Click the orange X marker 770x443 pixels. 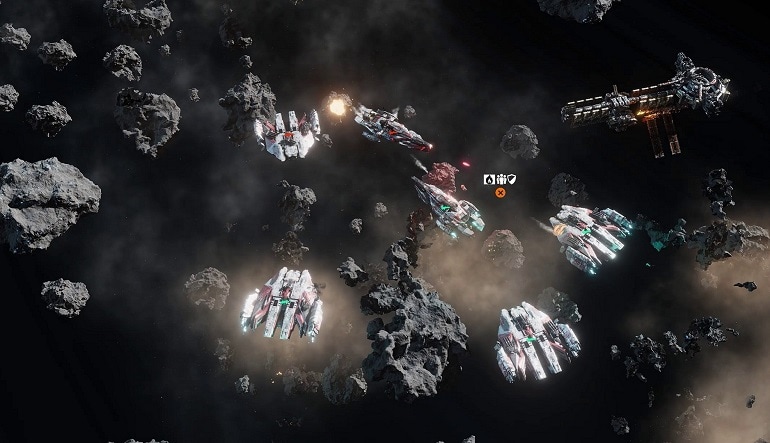tap(500, 192)
